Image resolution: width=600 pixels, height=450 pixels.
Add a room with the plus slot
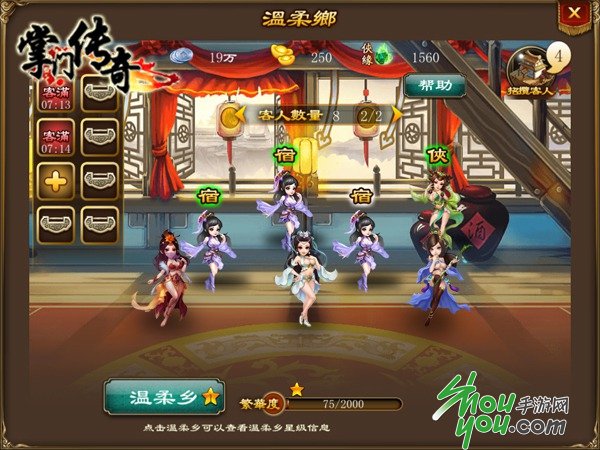[x=57, y=181]
